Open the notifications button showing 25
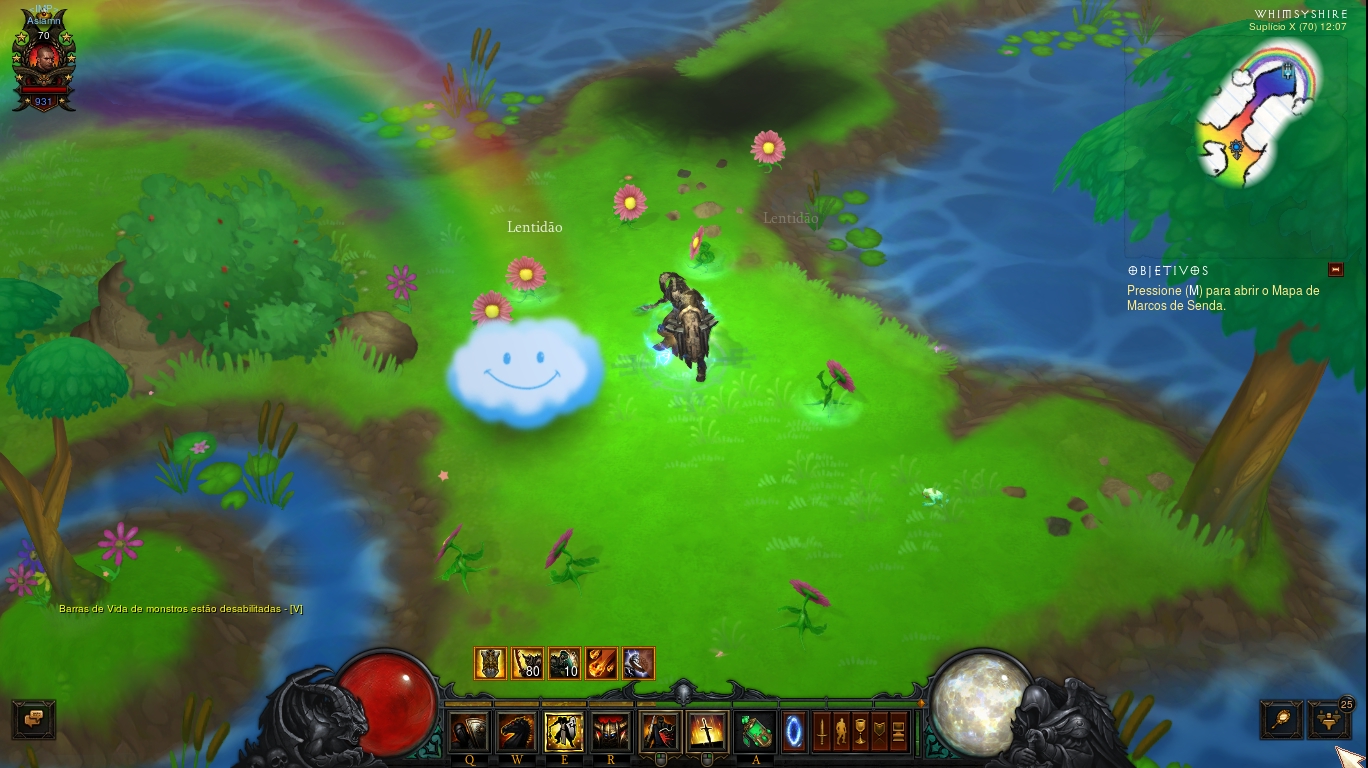 [1329, 719]
